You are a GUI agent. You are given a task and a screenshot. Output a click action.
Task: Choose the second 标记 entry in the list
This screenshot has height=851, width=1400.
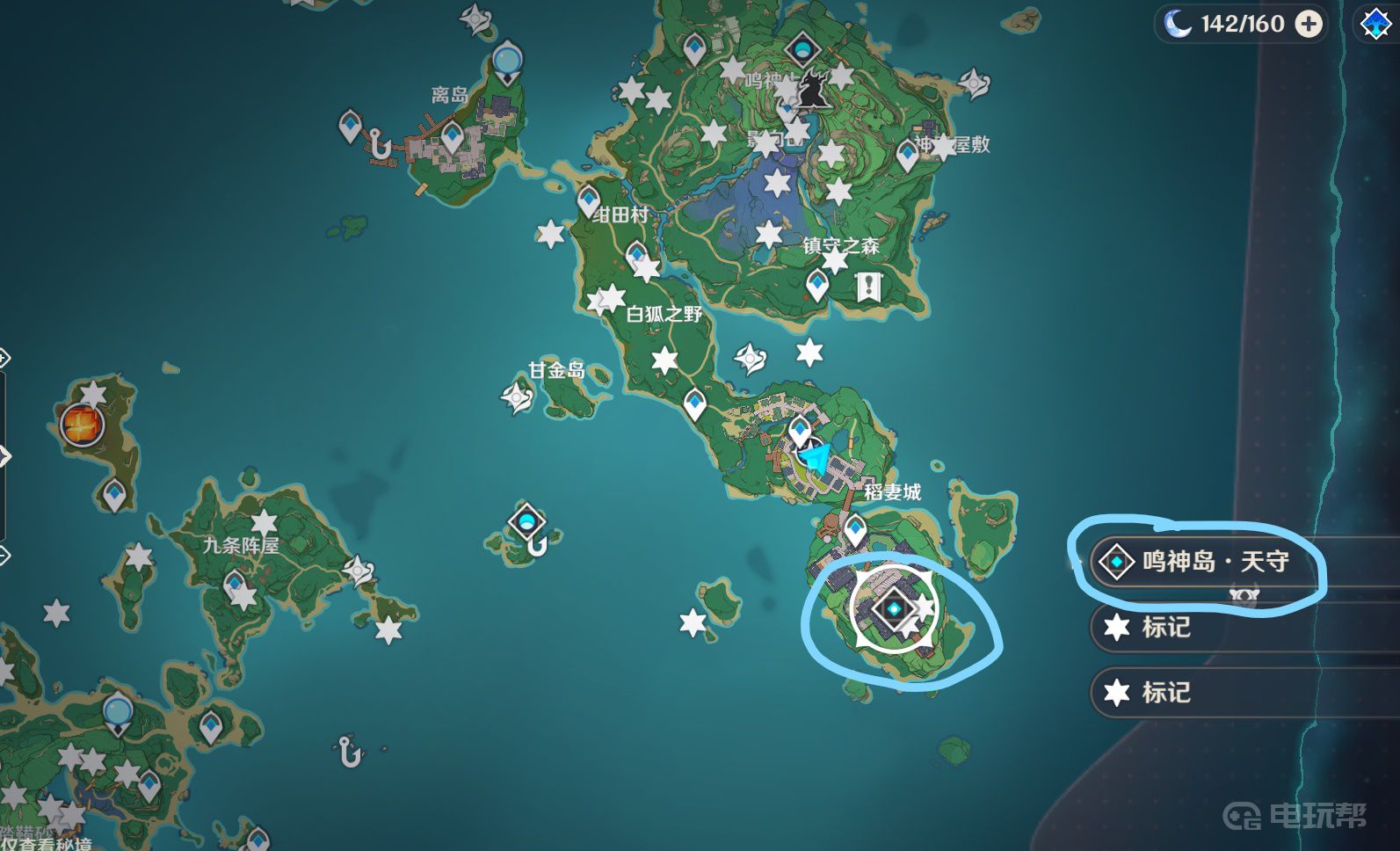[1164, 693]
